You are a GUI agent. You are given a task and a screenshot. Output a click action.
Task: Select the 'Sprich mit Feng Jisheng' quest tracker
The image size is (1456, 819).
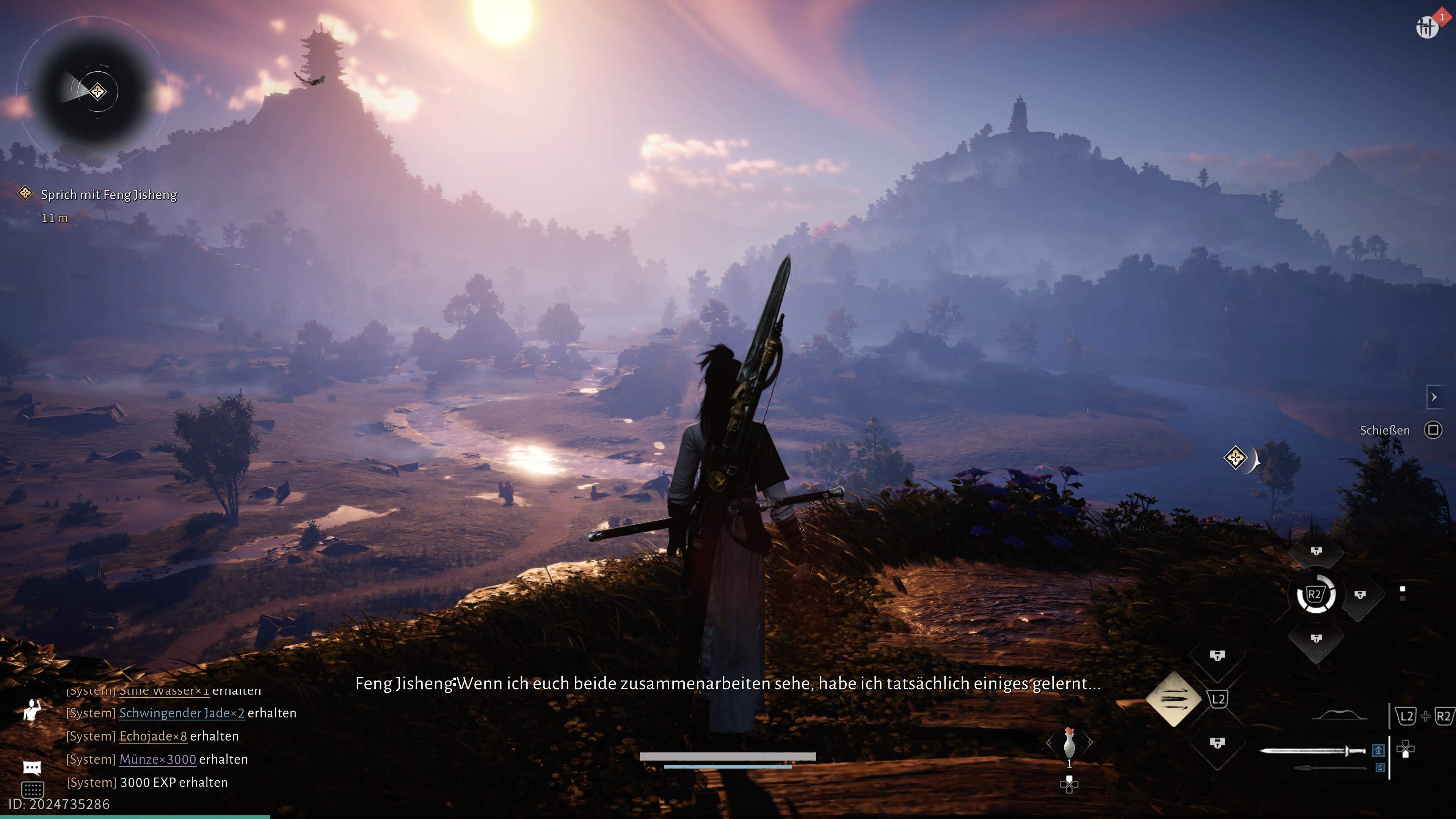click(x=108, y=195)
